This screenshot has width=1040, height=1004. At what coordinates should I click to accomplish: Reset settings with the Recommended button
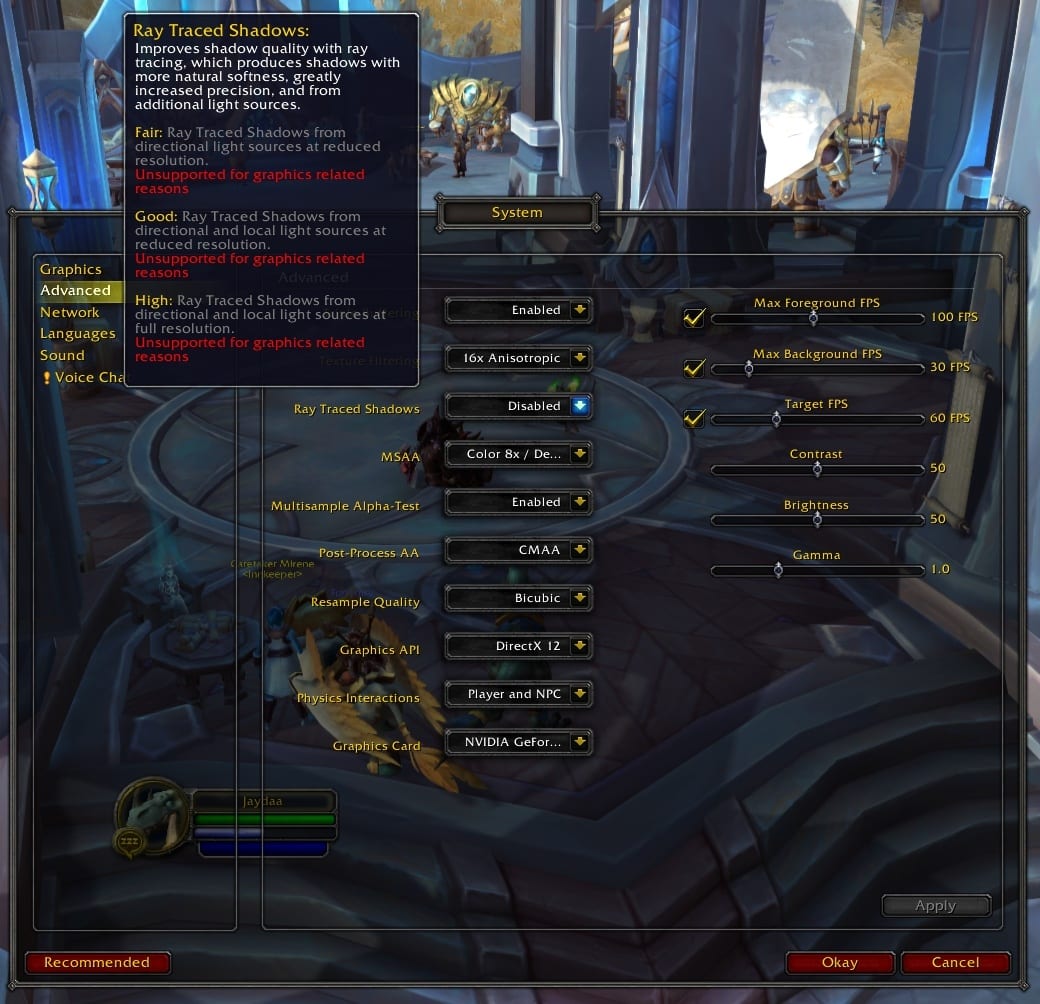(x=97, y=963)
